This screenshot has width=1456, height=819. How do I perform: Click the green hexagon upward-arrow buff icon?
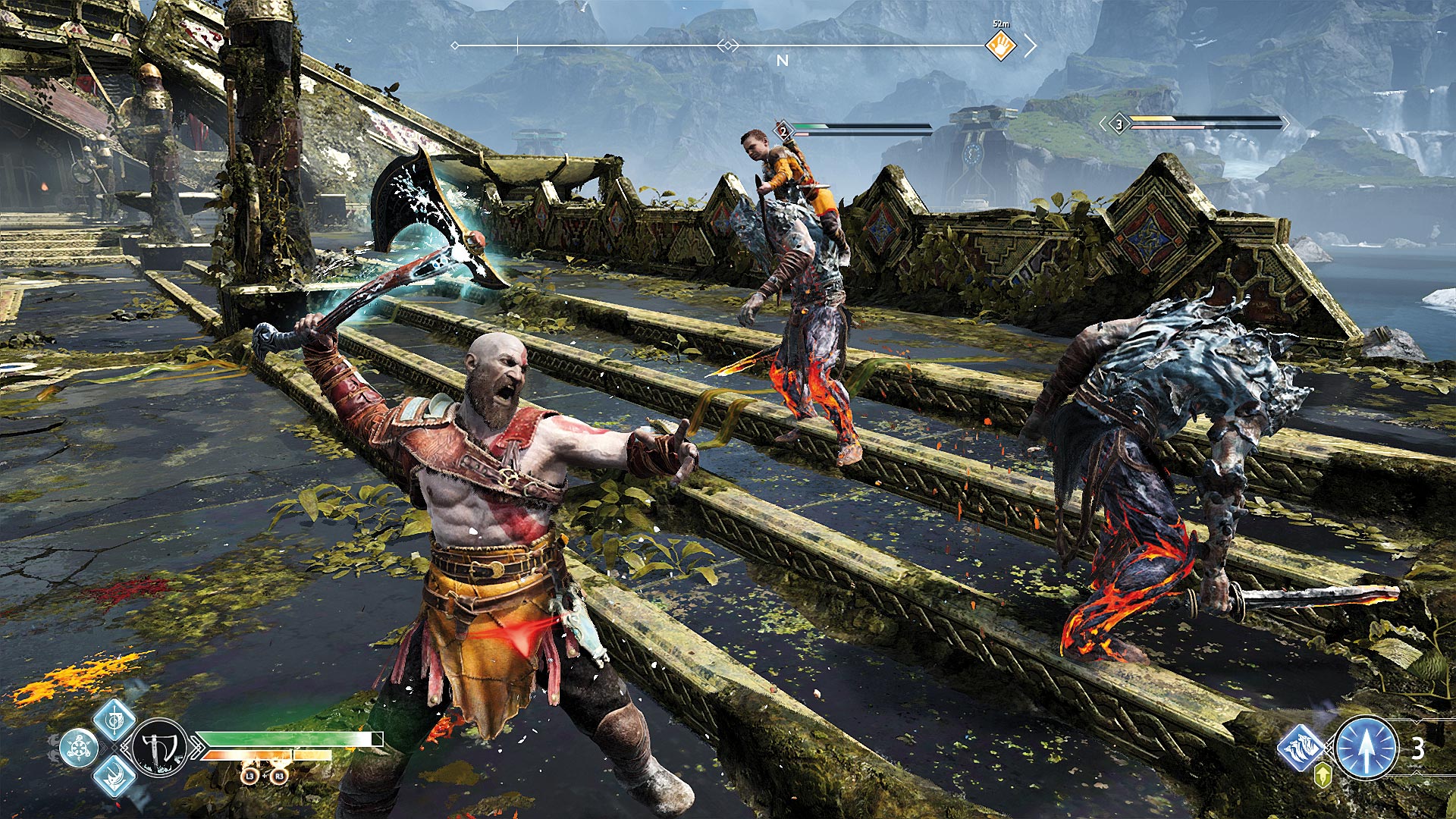[1322, 774]
